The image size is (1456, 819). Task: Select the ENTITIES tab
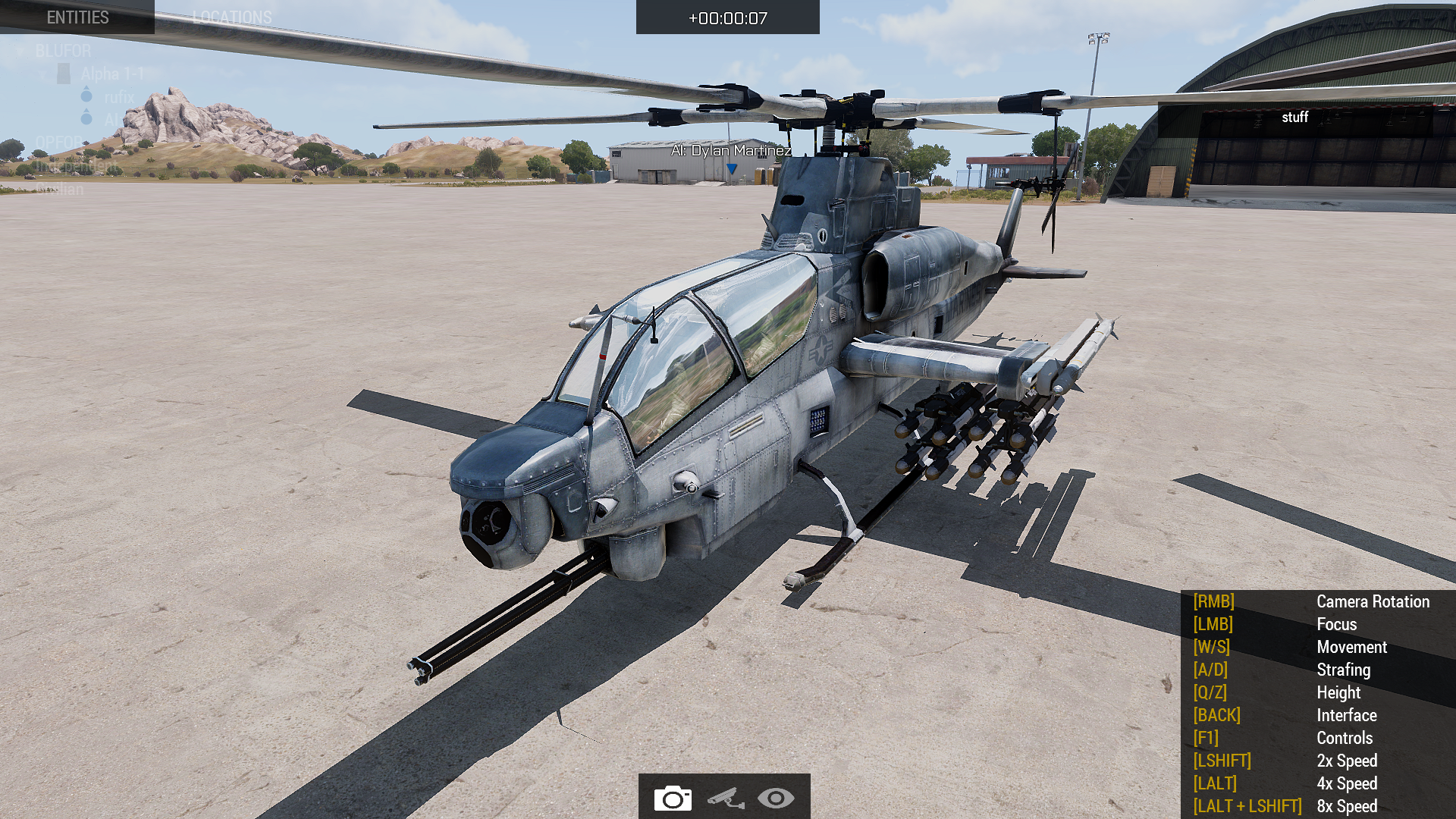(x=78, y=17)
